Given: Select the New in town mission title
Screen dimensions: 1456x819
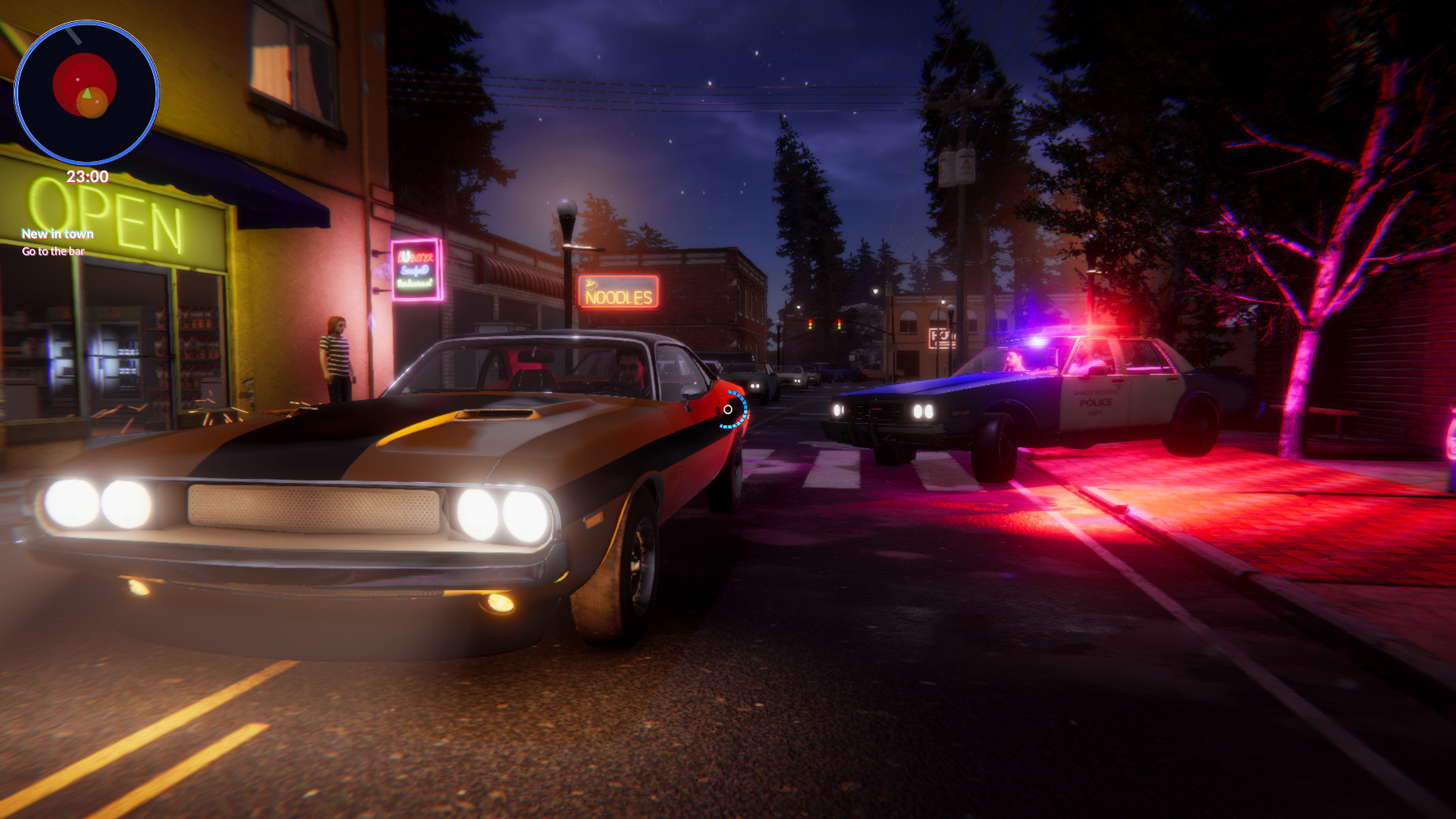Looking at the screenshot, I should click(x=58, y=234).
